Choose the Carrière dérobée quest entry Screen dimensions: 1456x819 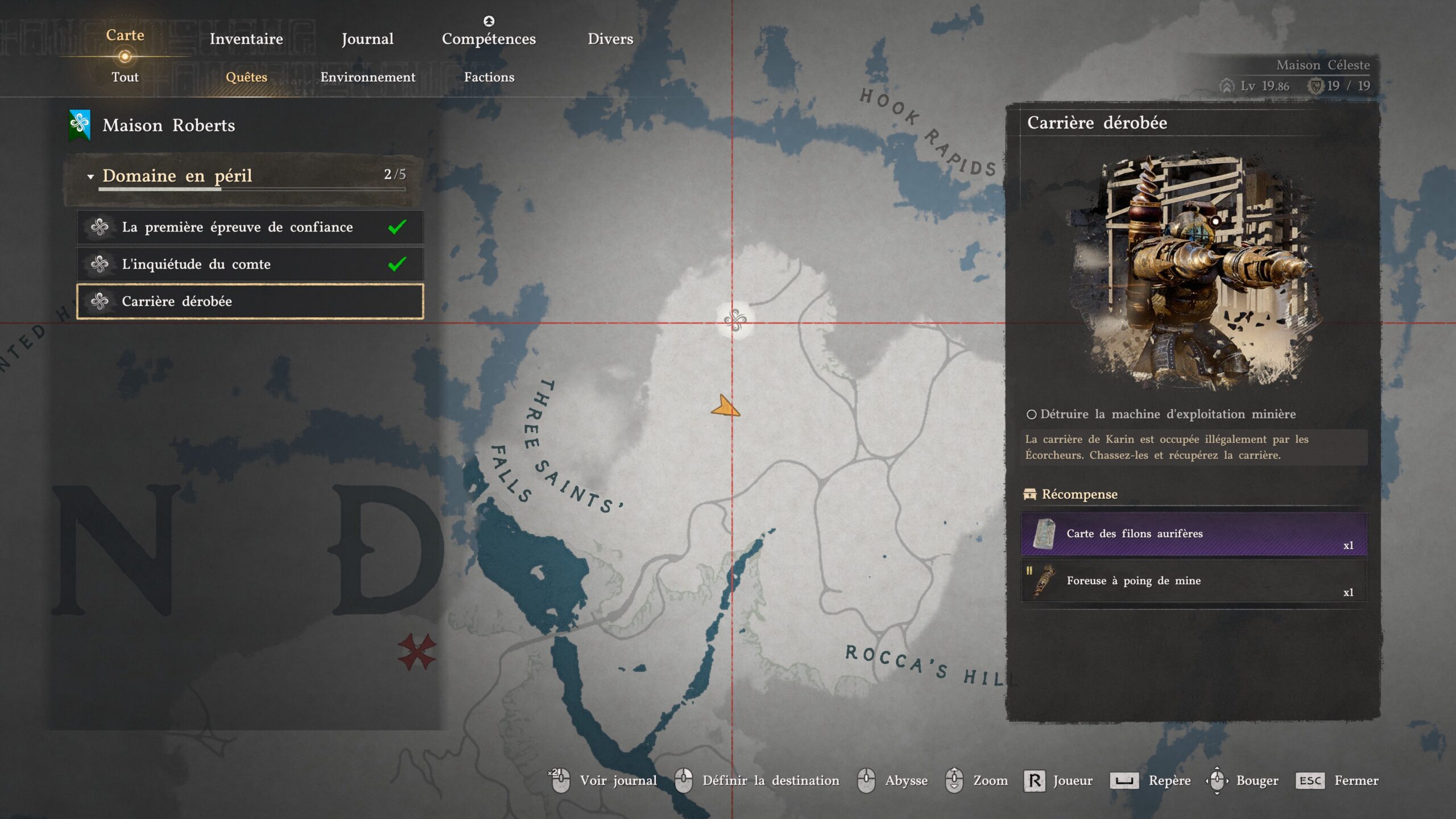[x=250, y=301]
